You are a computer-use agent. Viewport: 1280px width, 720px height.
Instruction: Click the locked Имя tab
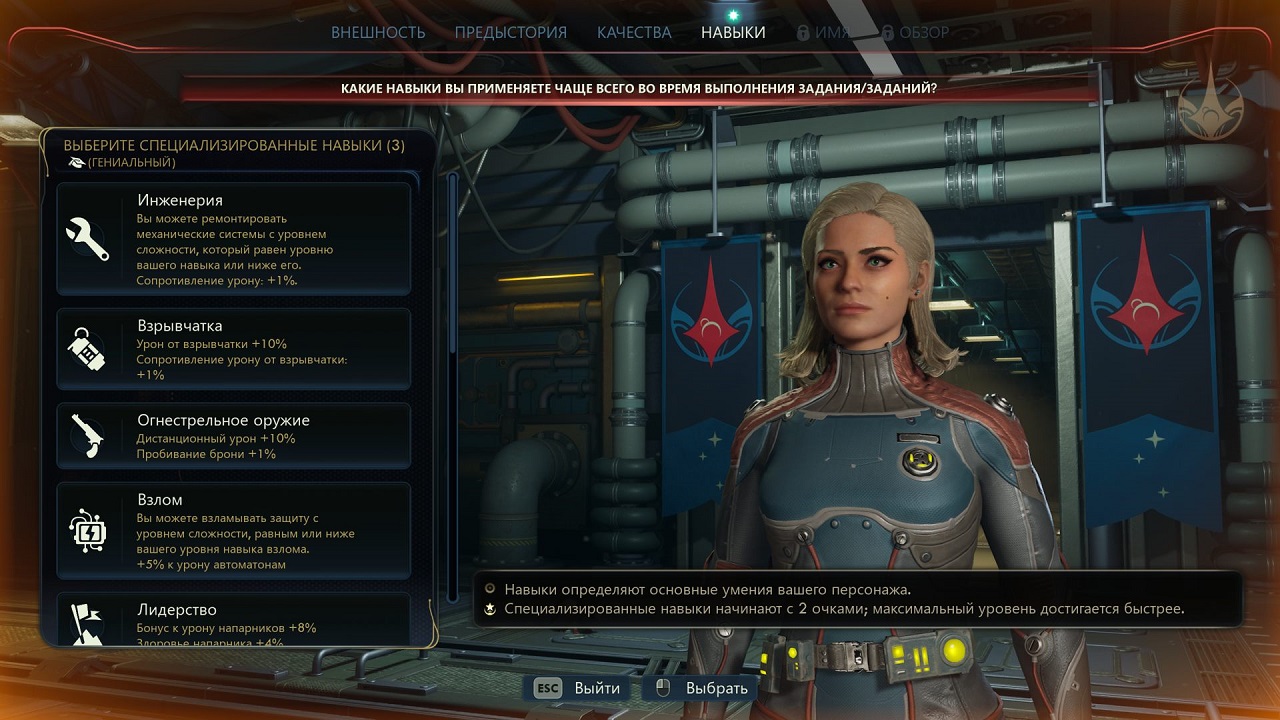coord(823,32)
